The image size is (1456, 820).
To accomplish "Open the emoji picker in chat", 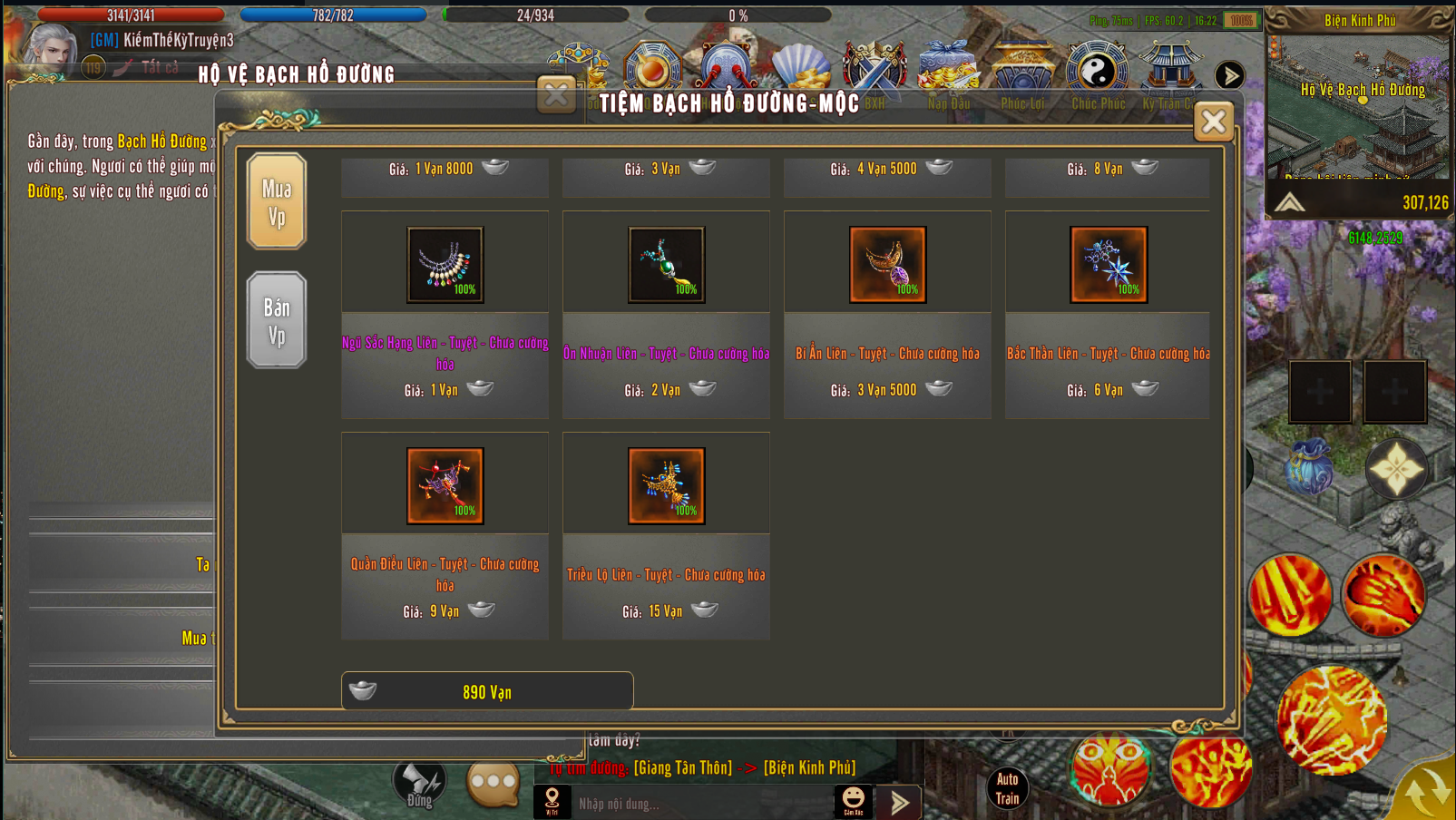I will pyautogui.click(x=854, y=799).
